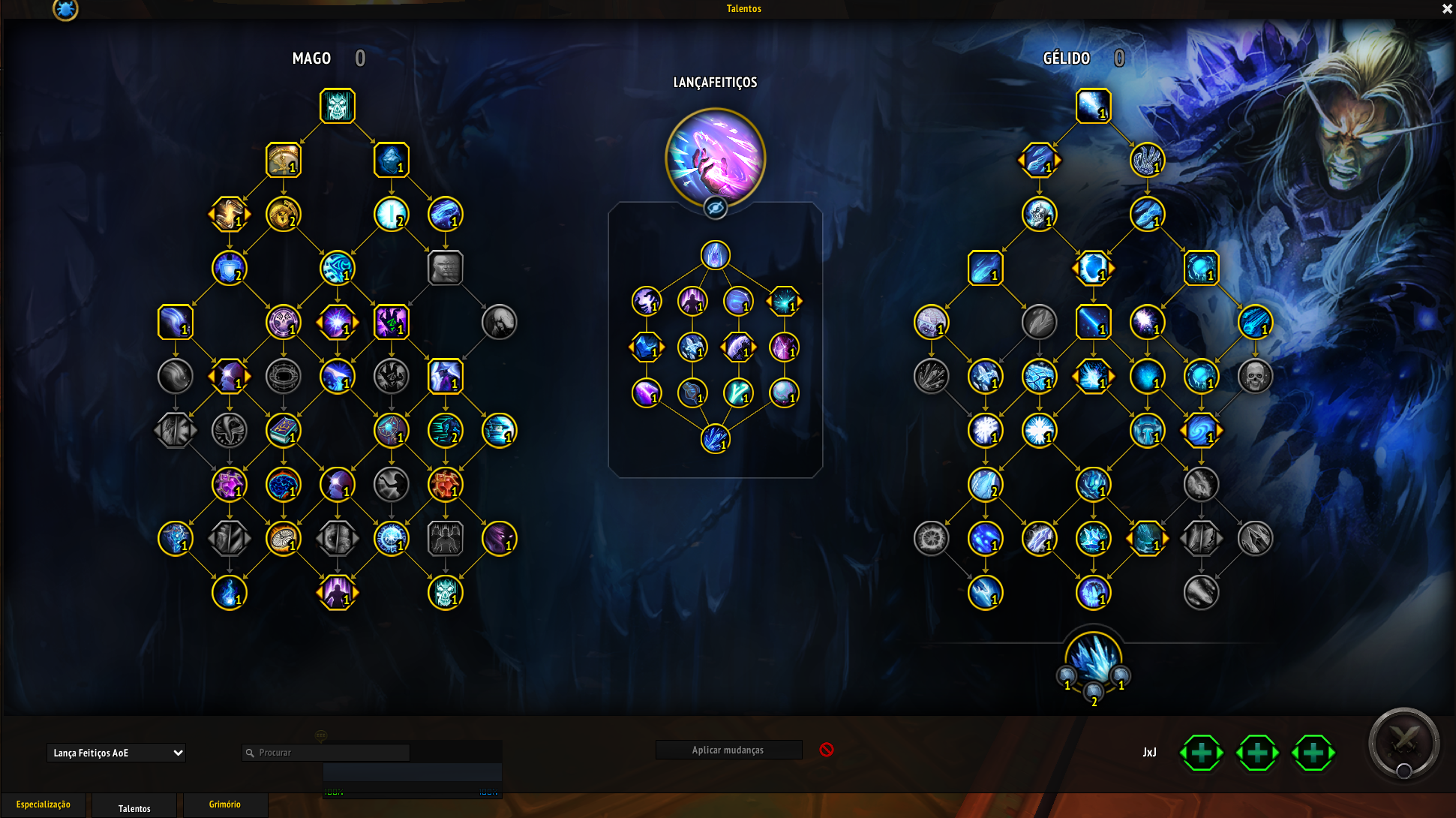Select the large Lançafeitiços hero talent orb
The image size is (1456, 818).
pyautogui.click(x=715, y=158)
